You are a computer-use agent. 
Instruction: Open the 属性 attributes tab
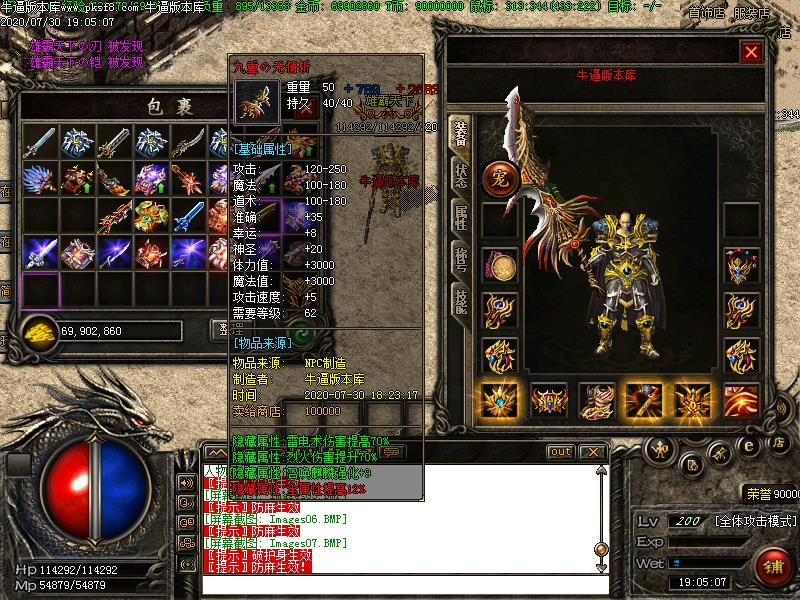click(460, 217)
